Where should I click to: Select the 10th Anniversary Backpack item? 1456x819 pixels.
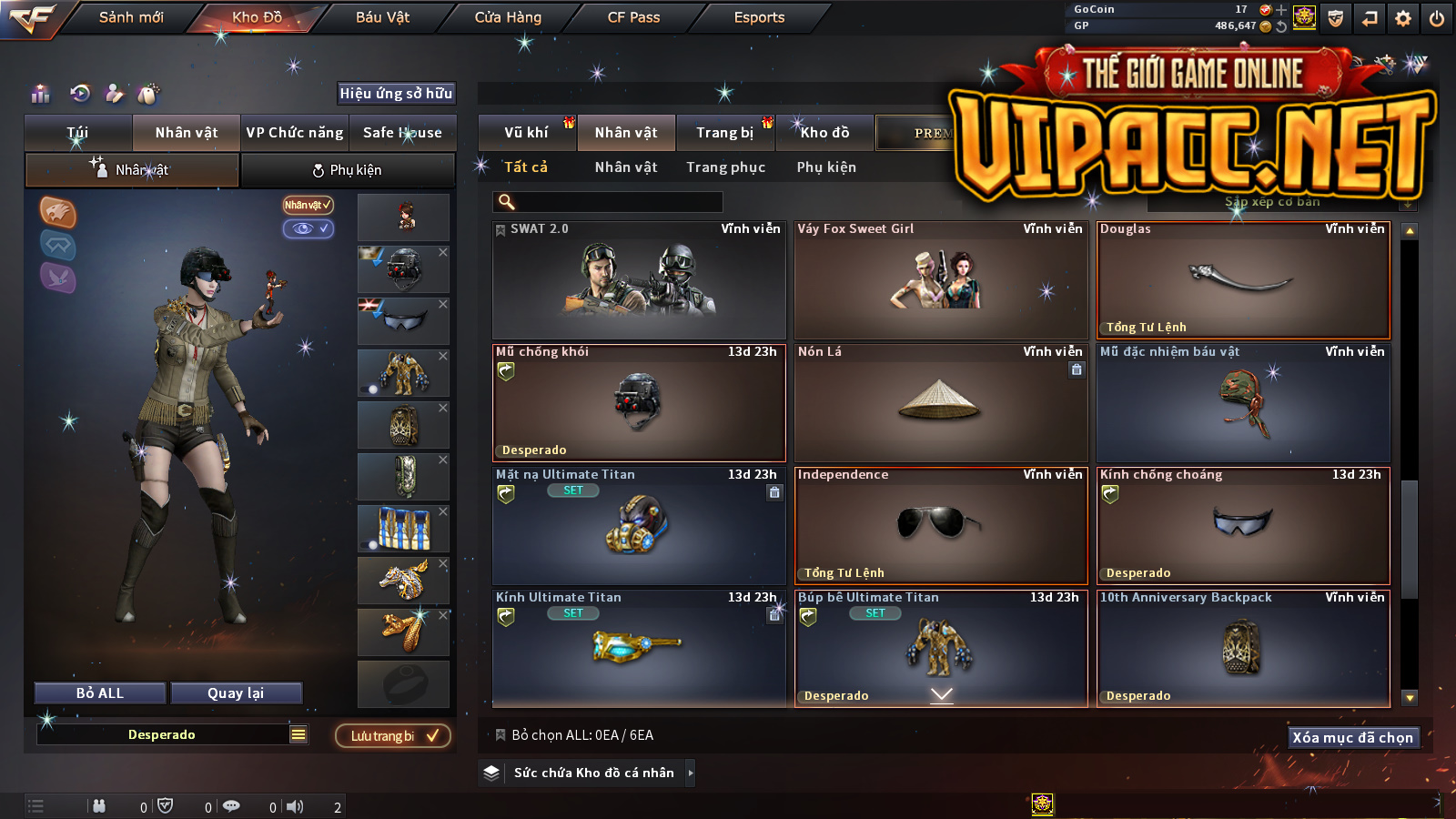1243,648
